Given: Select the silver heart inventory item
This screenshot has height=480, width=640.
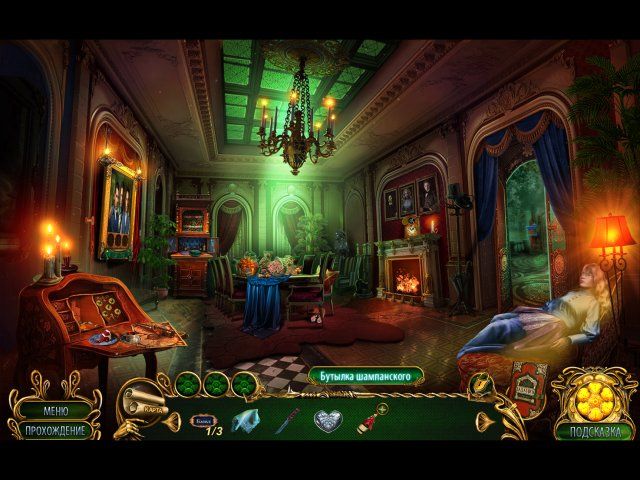Looking at the screenshot, I should [329, 422].
